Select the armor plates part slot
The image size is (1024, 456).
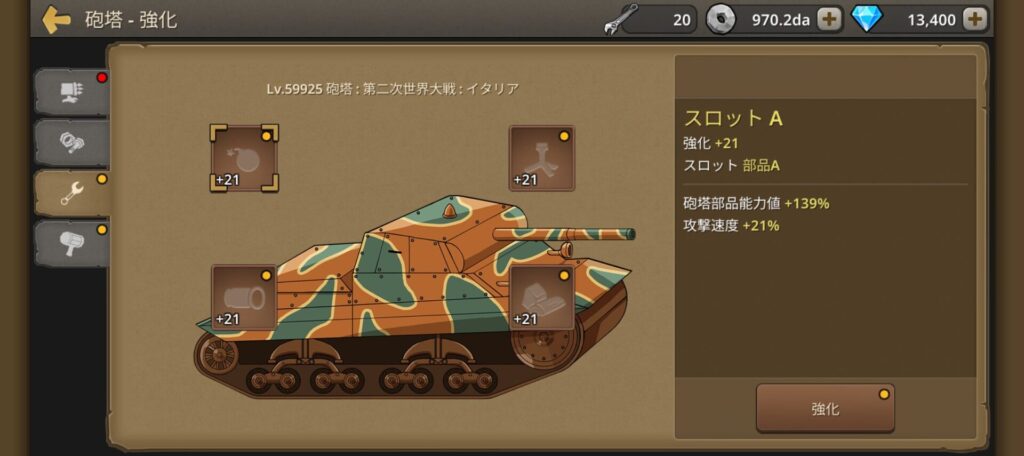pyautogui.click(x=541, y=297)
